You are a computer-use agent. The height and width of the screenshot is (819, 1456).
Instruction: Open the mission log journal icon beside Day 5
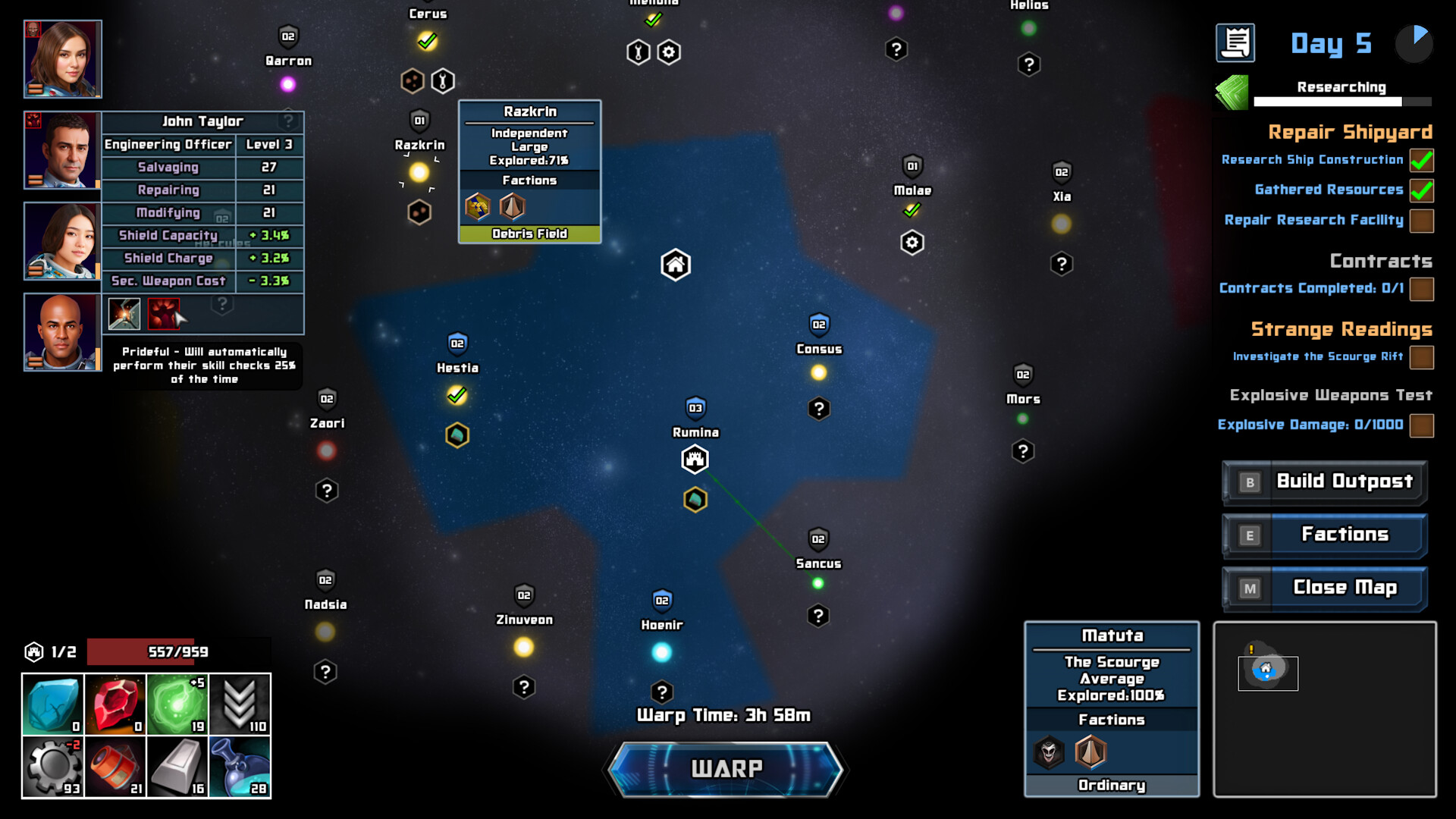tap(1235, 43)
